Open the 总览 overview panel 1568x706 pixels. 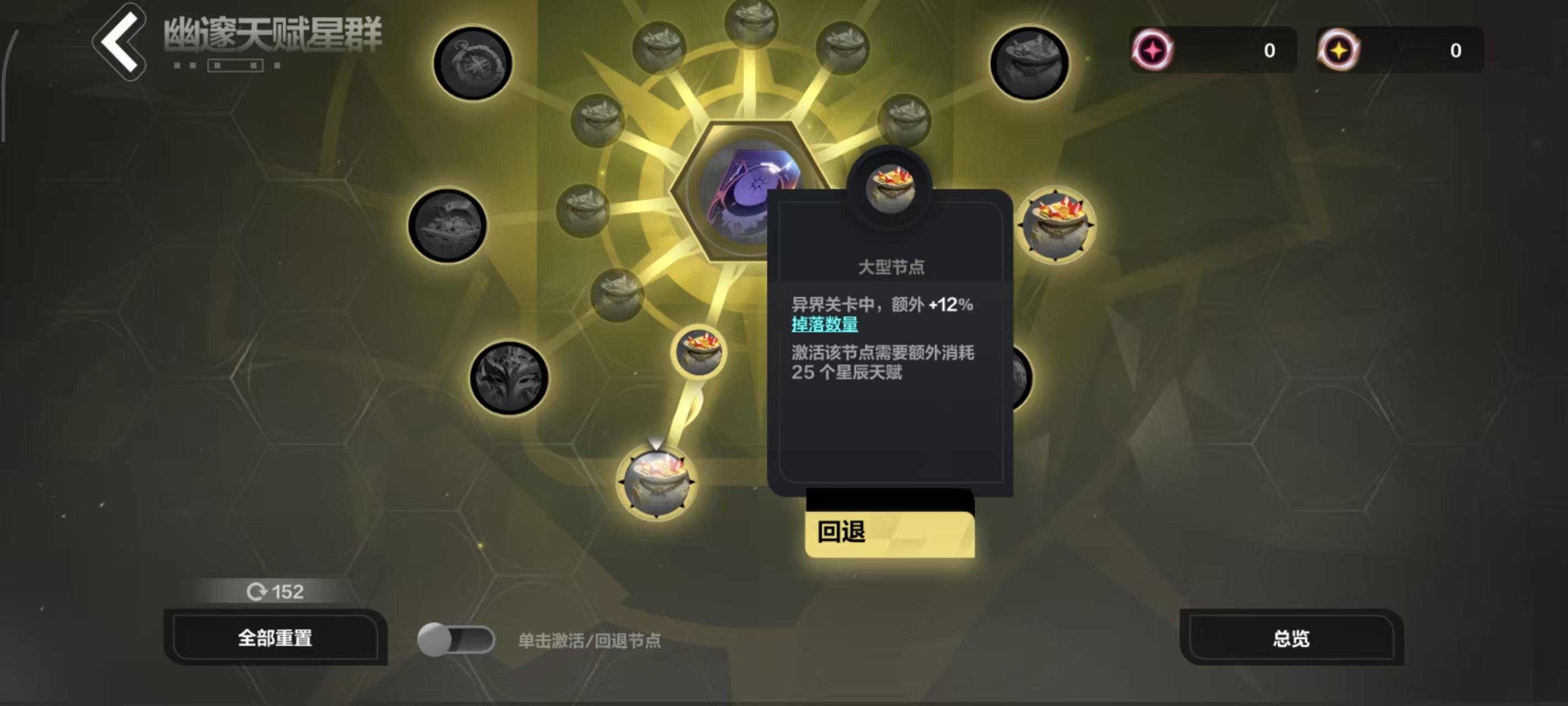1291,638
